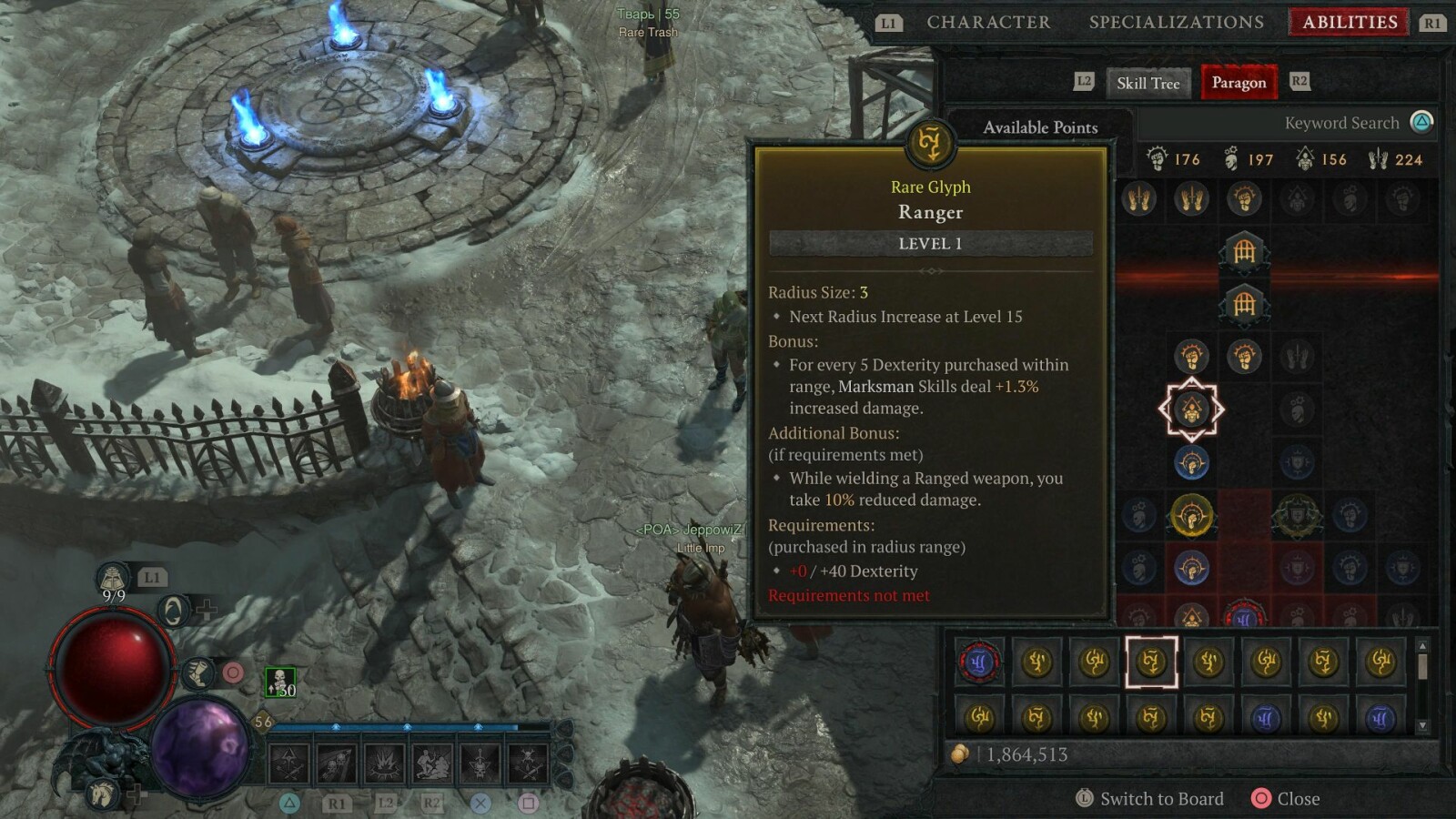Click Switch to Board

click(1161, 799)
